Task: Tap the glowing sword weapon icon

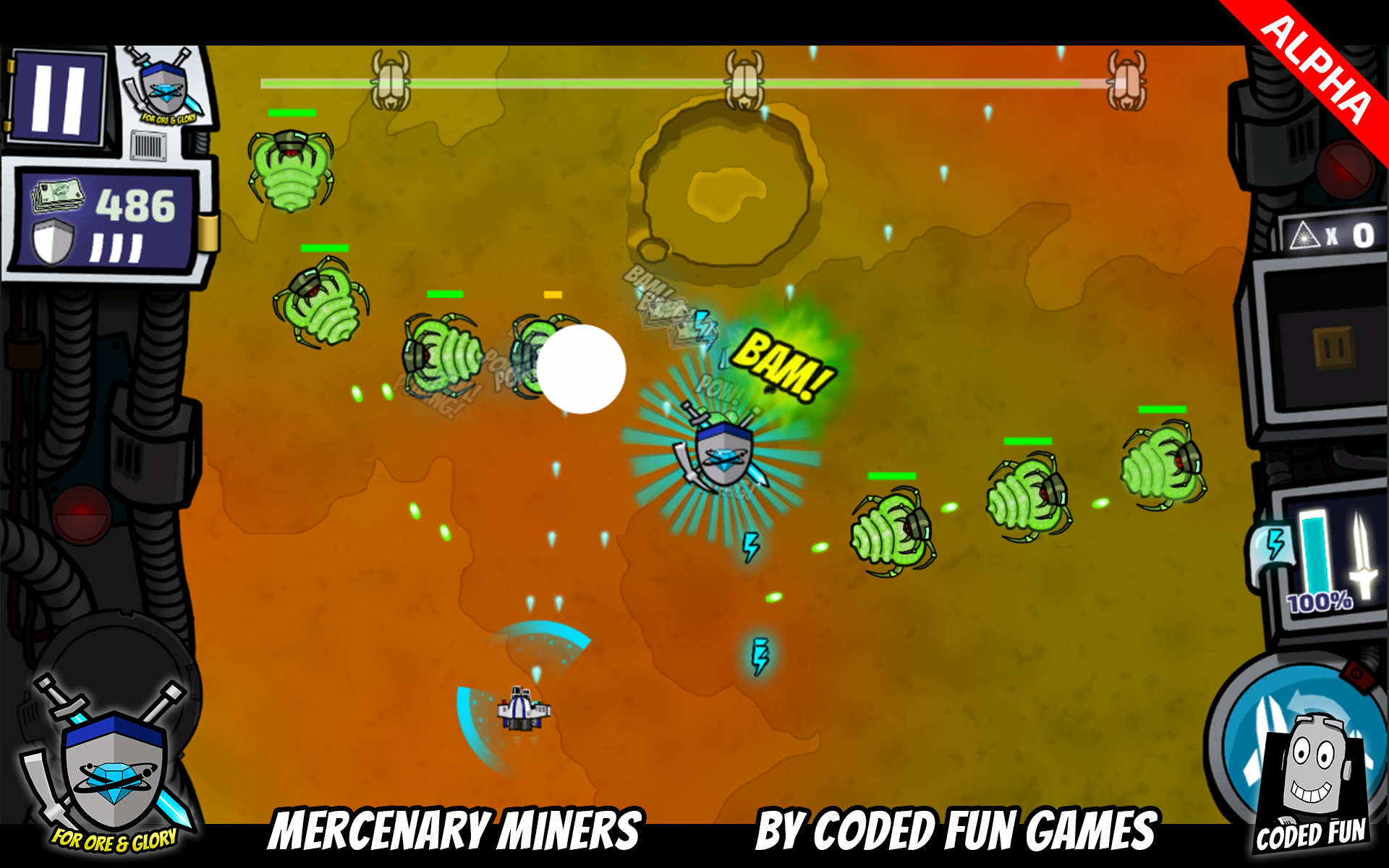Action: coord(1362,556)
